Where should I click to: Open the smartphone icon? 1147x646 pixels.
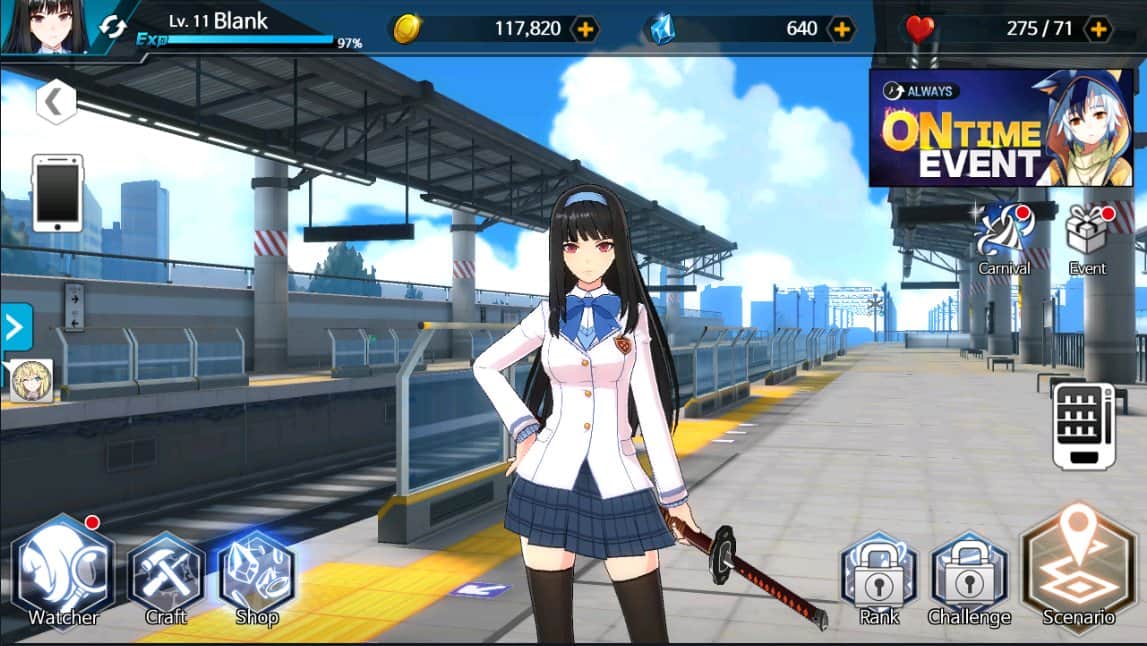tap(58, 193)
